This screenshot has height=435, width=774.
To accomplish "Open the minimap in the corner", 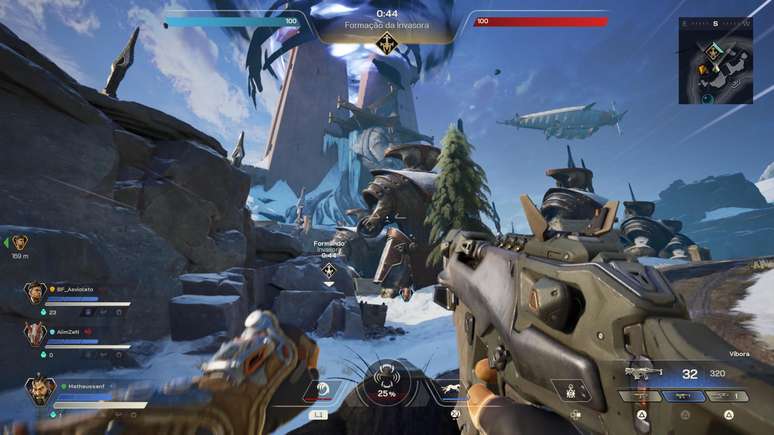I will coord(714,60).
